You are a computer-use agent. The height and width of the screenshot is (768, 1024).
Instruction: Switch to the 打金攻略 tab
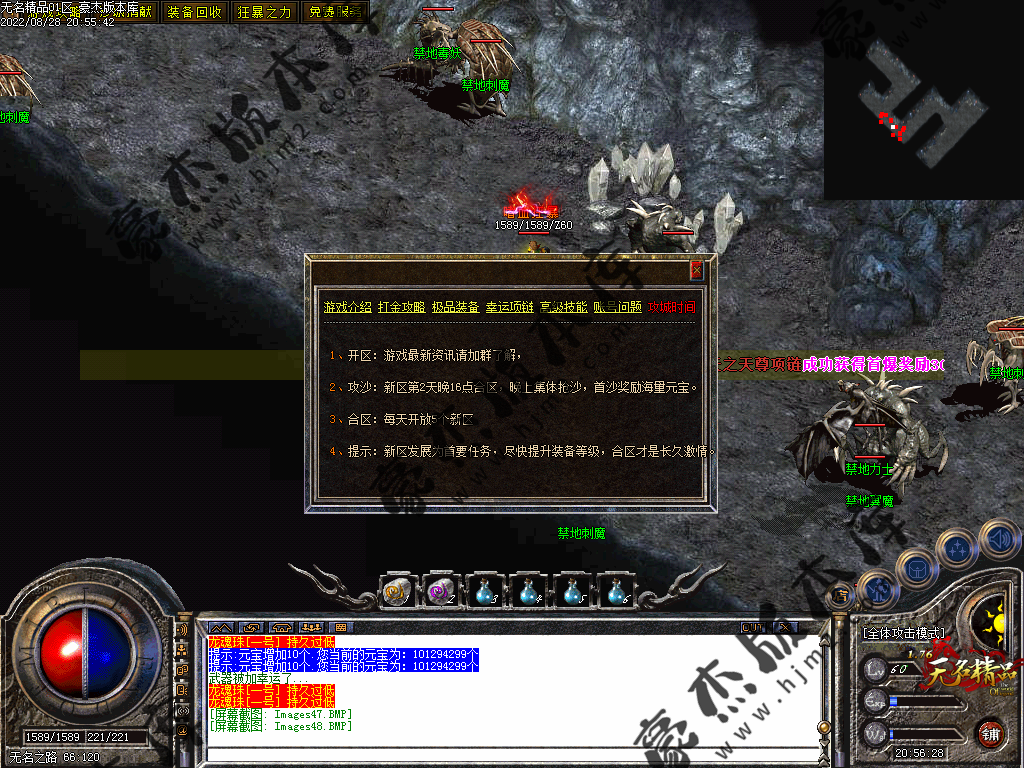coord(401,308)
